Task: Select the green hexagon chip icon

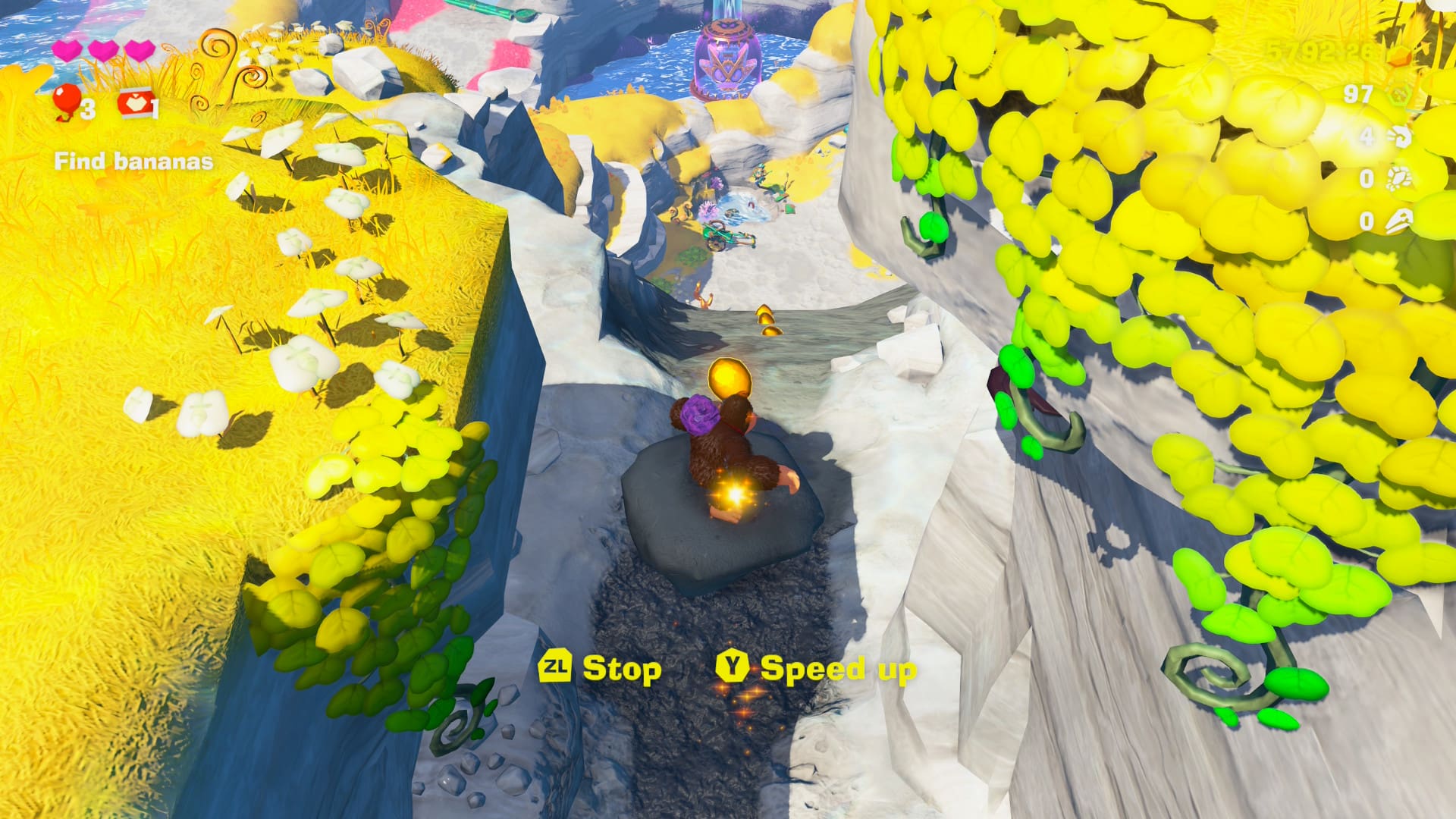Action: (x=1400, y=95)
